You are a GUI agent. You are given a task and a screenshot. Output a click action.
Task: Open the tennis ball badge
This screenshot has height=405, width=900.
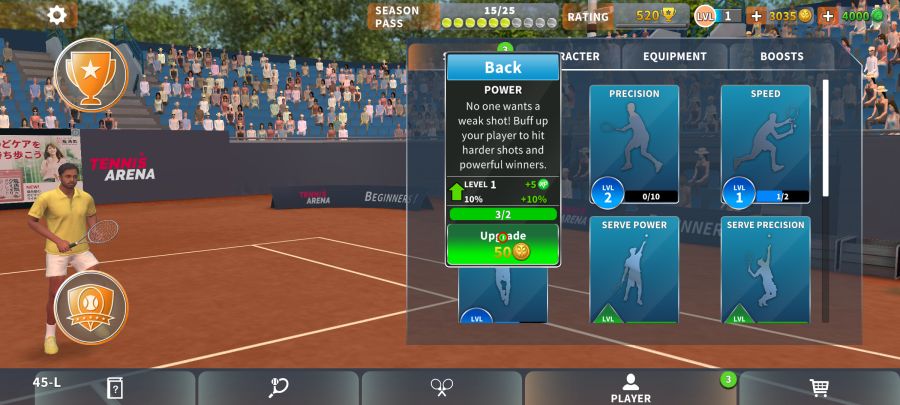pos(91,307)
